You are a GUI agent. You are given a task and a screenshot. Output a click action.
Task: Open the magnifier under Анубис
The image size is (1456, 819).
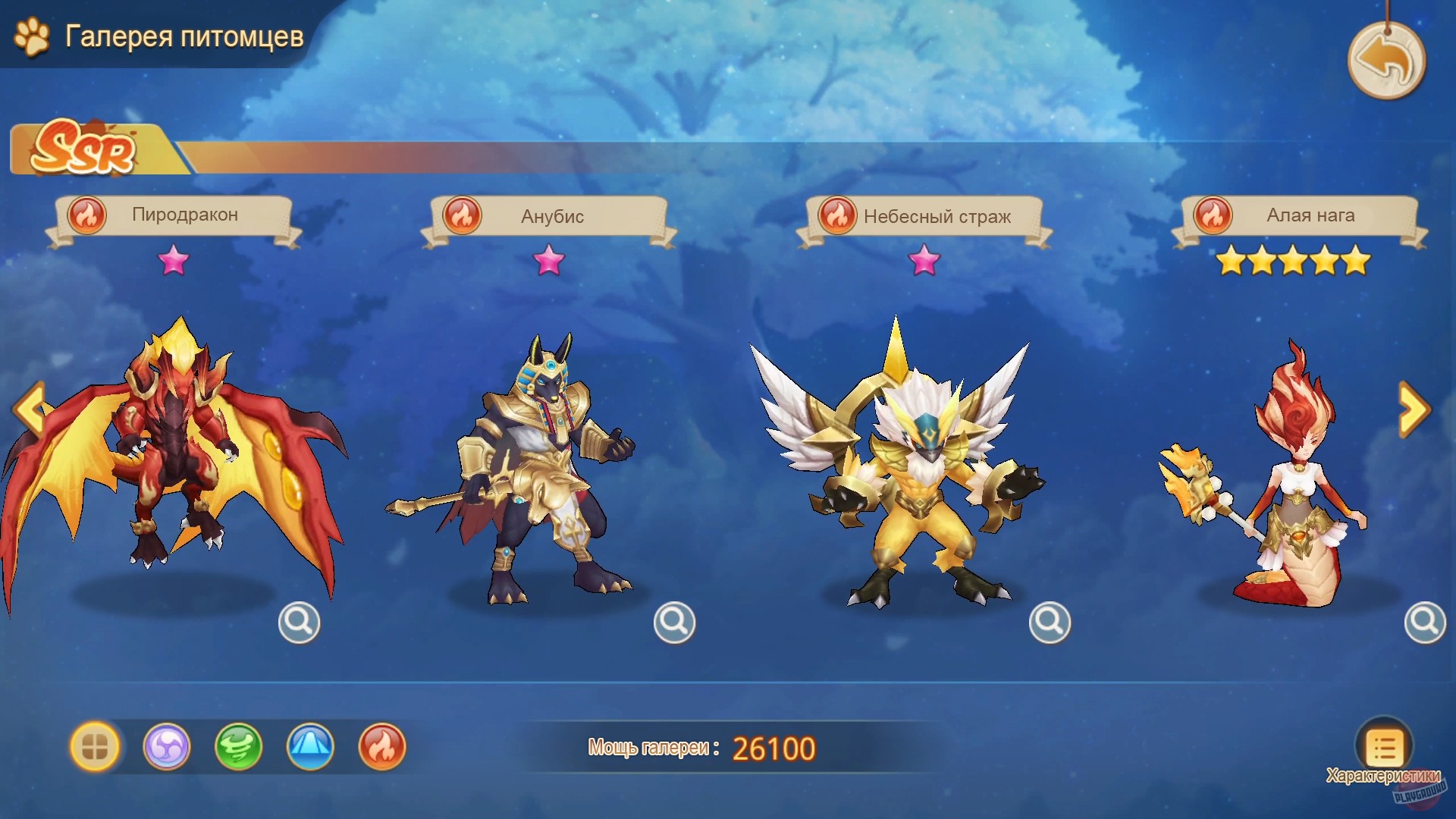(x=674, y=622)
